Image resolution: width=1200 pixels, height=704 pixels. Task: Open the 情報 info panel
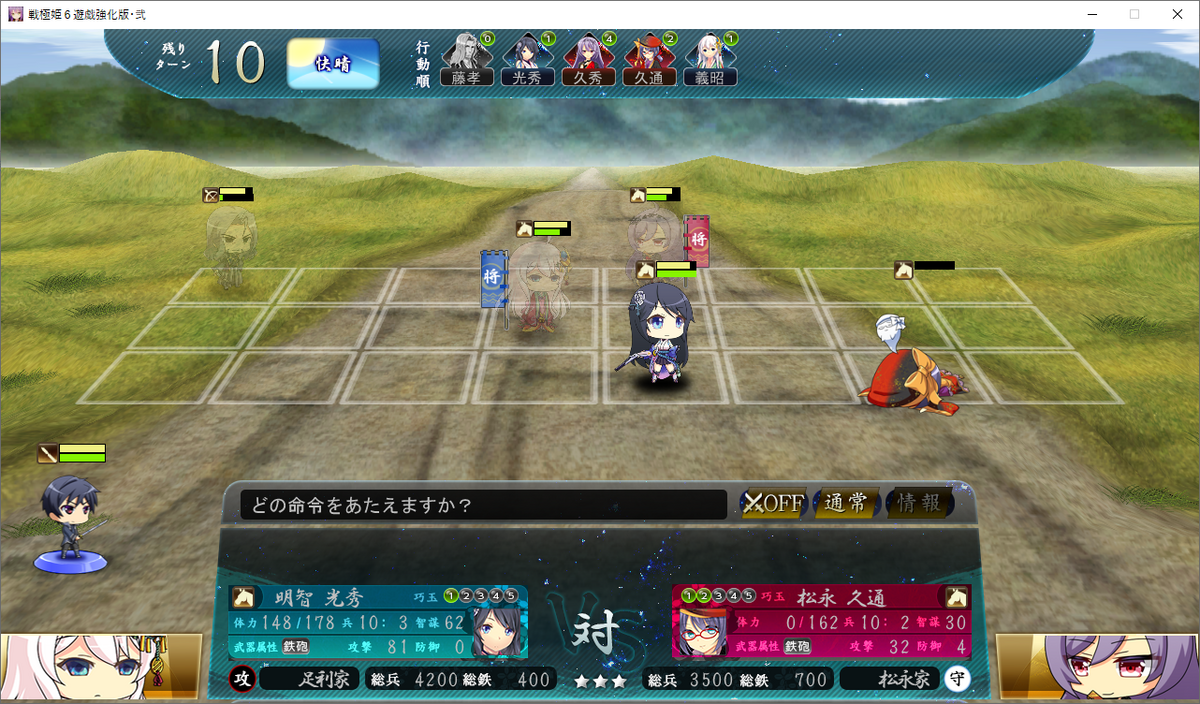tap(919, 503)
